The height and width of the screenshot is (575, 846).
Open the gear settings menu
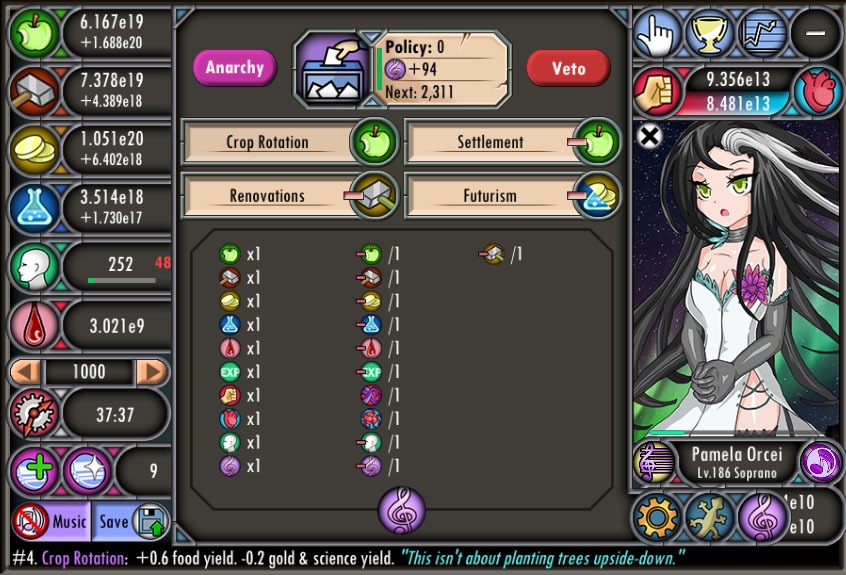(657, 517)
